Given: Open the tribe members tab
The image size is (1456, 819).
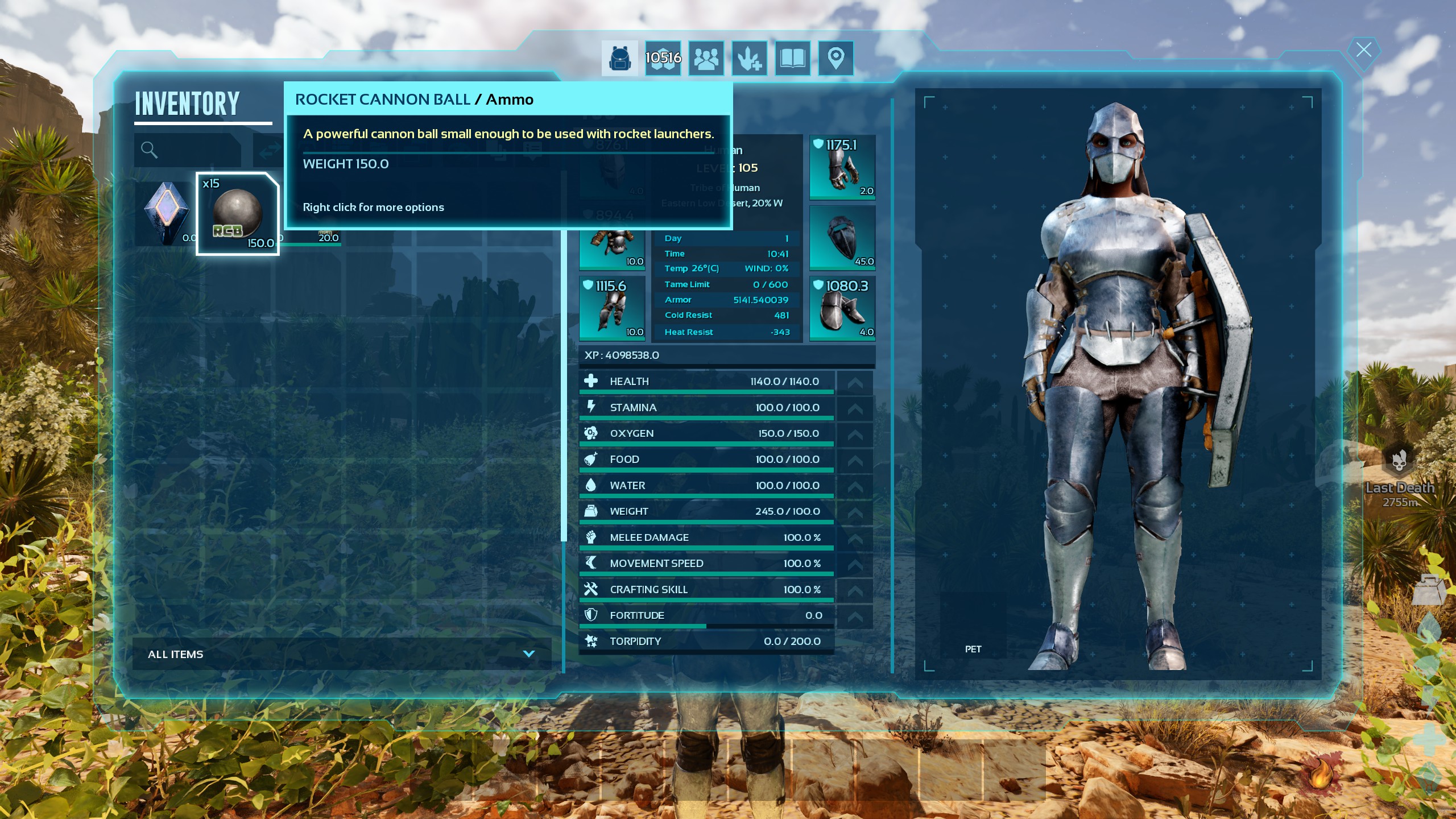Looking at the screenshot, I should [x=706, y=58].
